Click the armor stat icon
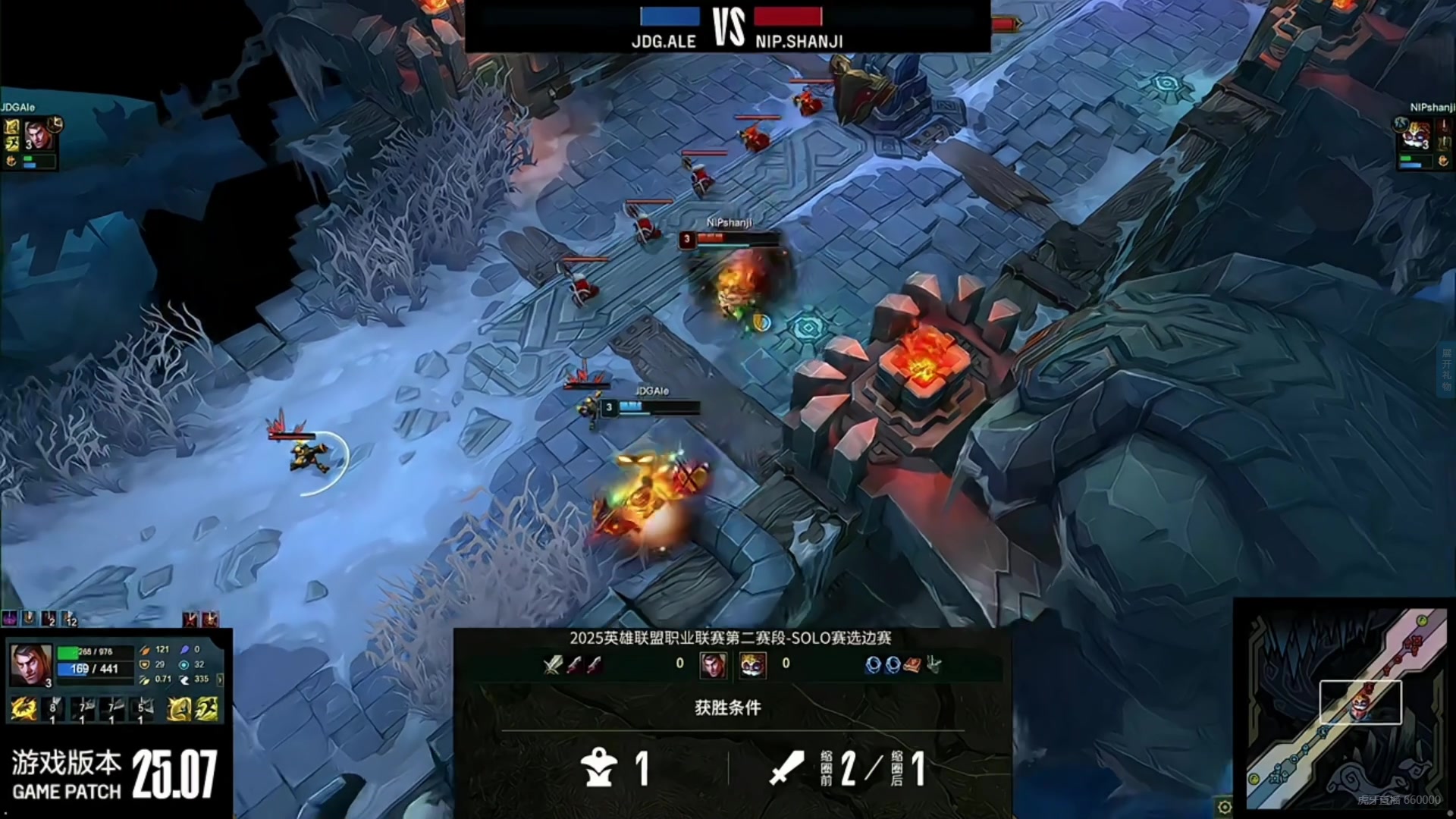The image size is (1456, 819). click(x=144, y=665)
